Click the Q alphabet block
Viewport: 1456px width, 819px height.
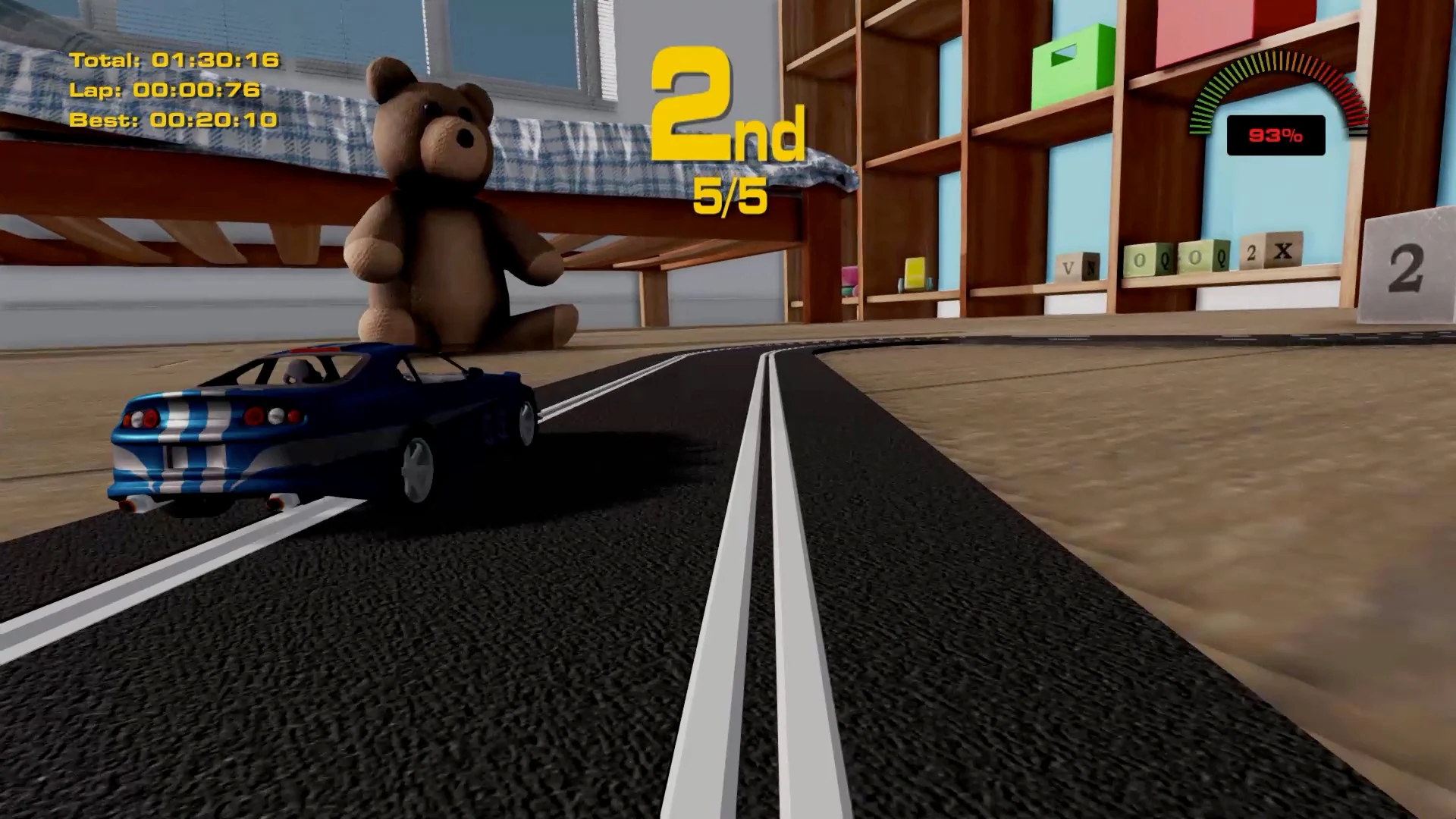[1164, 262]
